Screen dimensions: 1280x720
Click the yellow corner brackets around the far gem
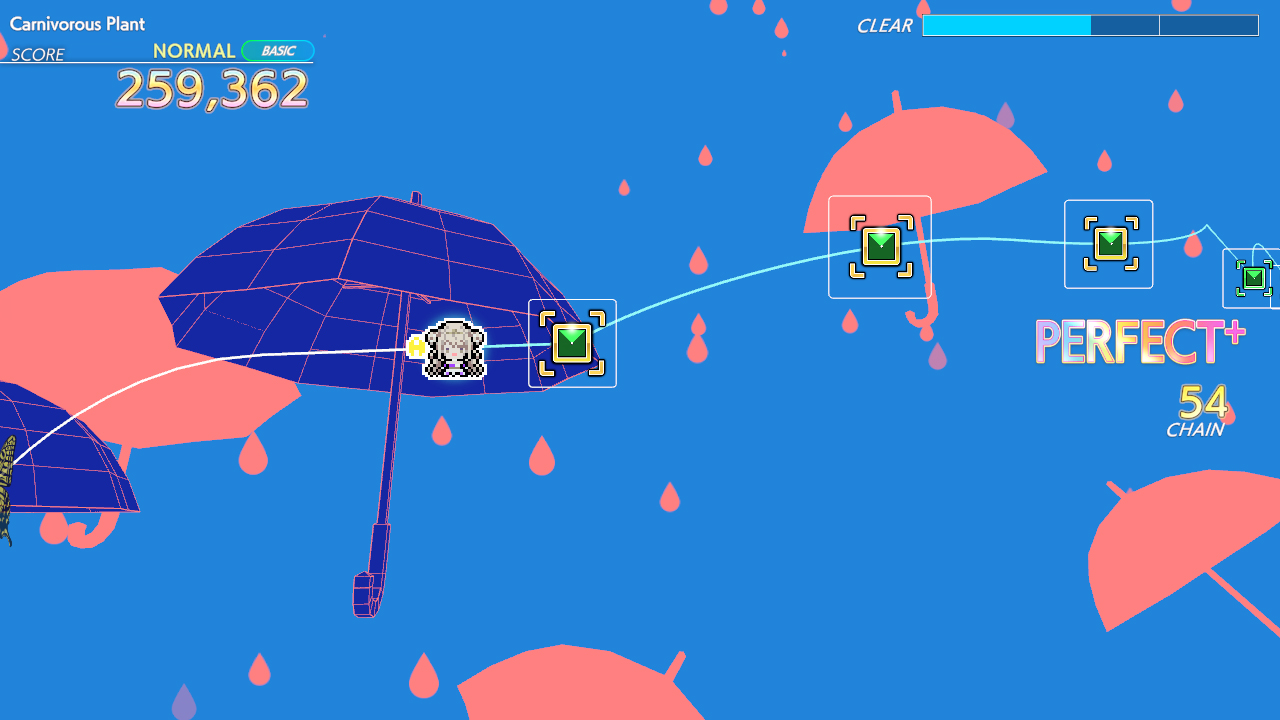tap(1108, 242)
